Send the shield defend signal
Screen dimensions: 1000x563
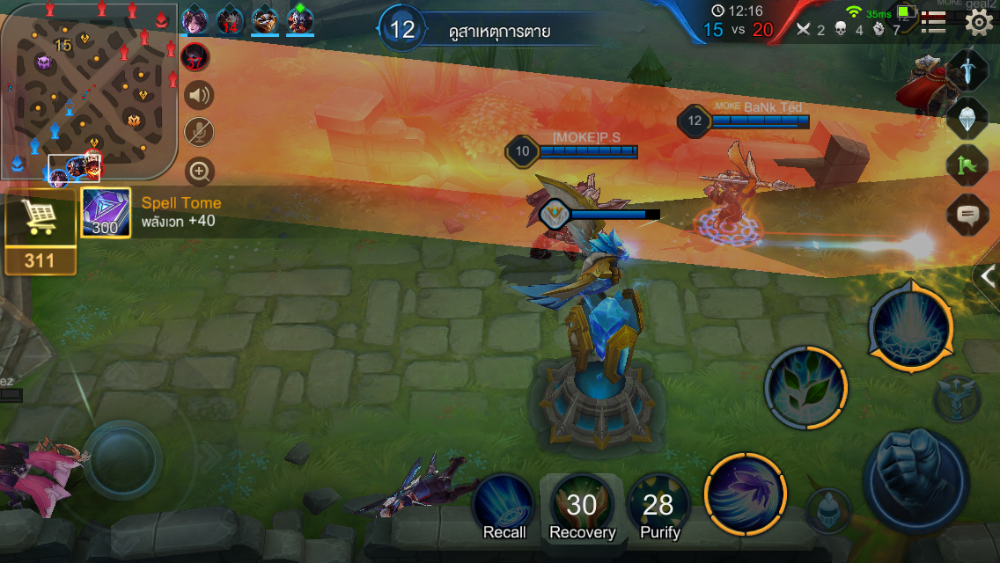pos(967,117)
